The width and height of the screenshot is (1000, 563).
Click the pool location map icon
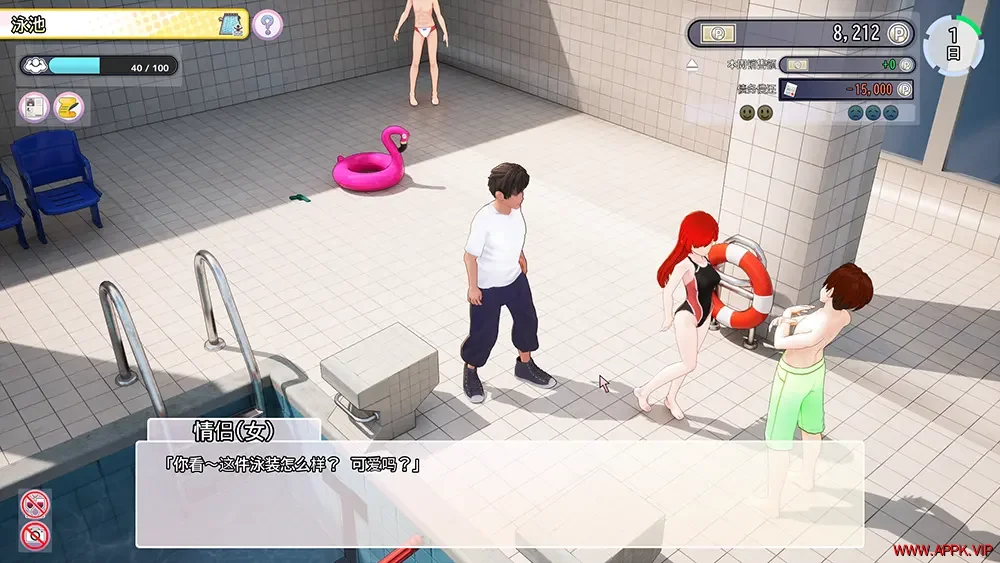coord(232,24)
